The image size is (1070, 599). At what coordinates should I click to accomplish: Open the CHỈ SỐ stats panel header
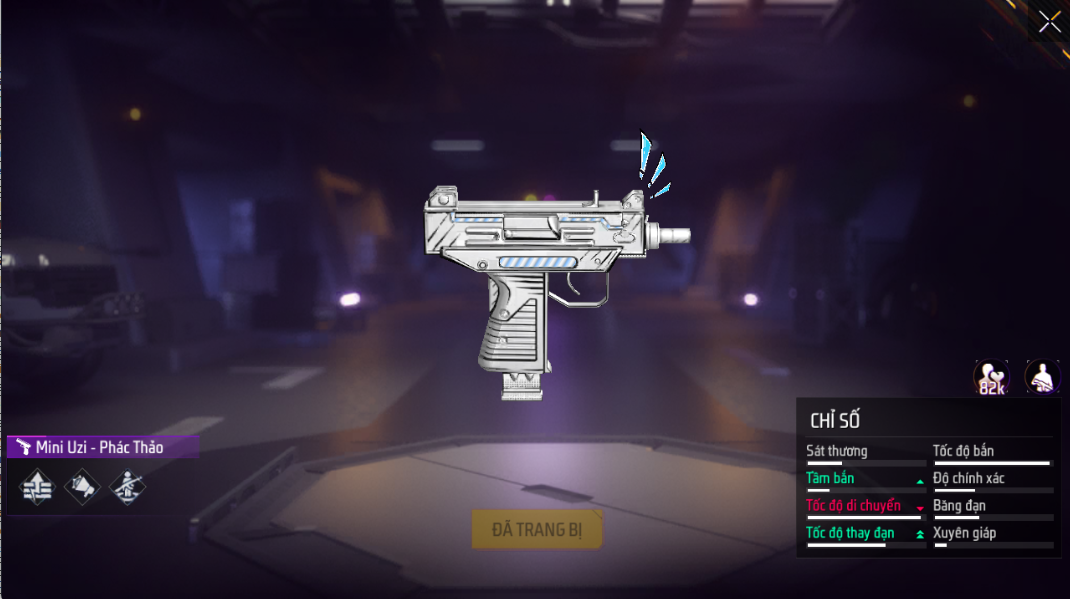[835, 420]
